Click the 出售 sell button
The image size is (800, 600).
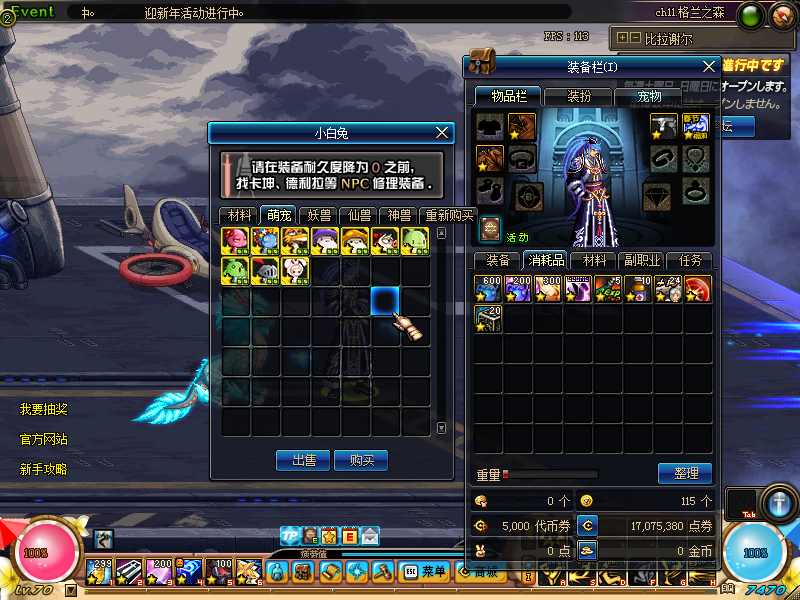coord(303,460)
